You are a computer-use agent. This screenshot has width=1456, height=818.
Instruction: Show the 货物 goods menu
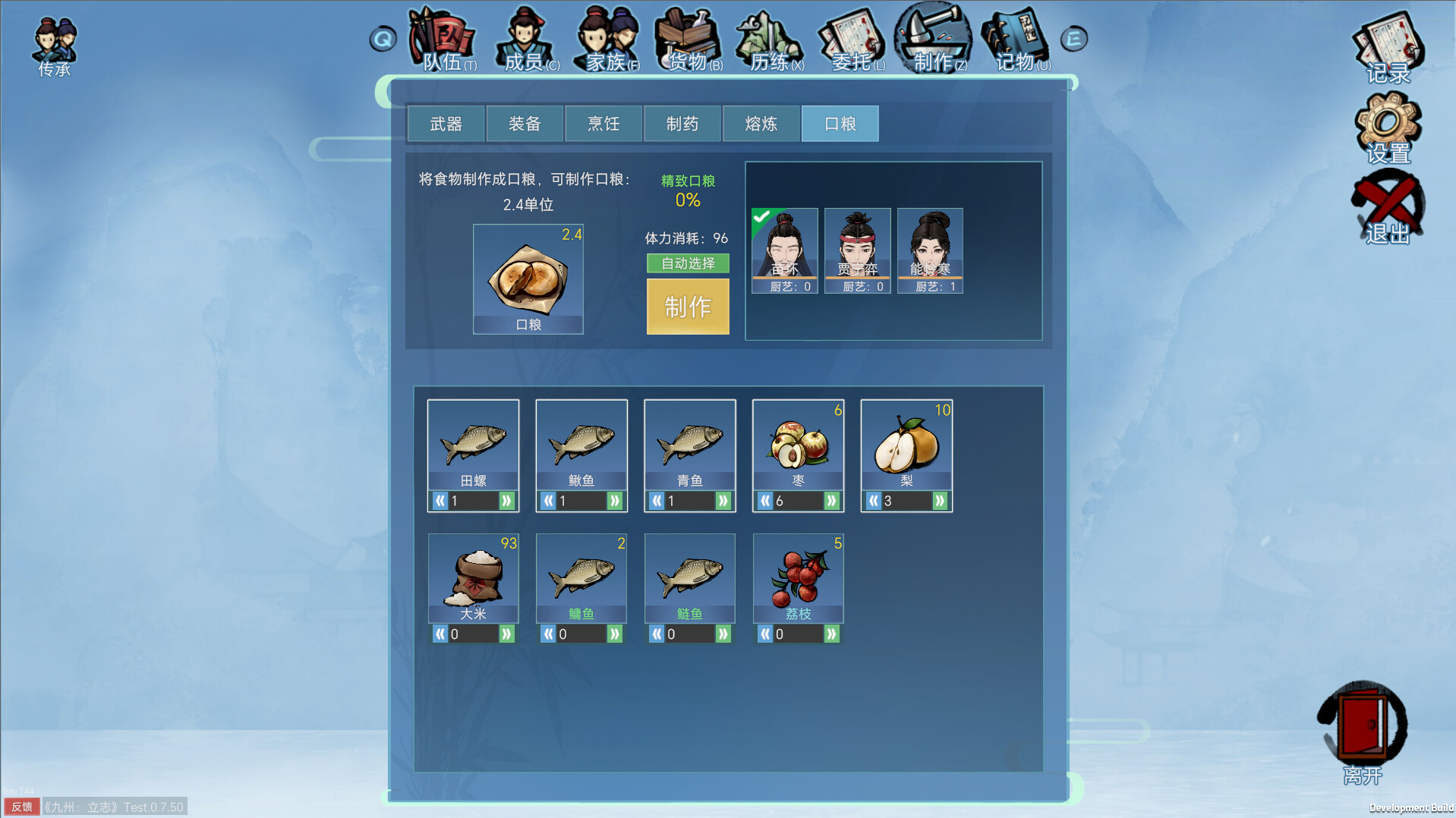tap(689, 39)
